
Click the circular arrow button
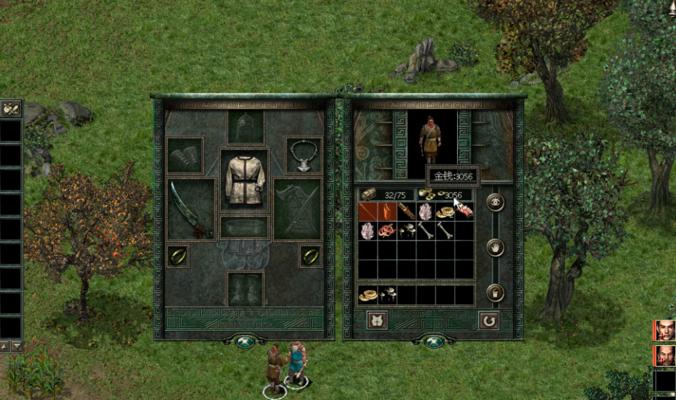tap(489, 321)
